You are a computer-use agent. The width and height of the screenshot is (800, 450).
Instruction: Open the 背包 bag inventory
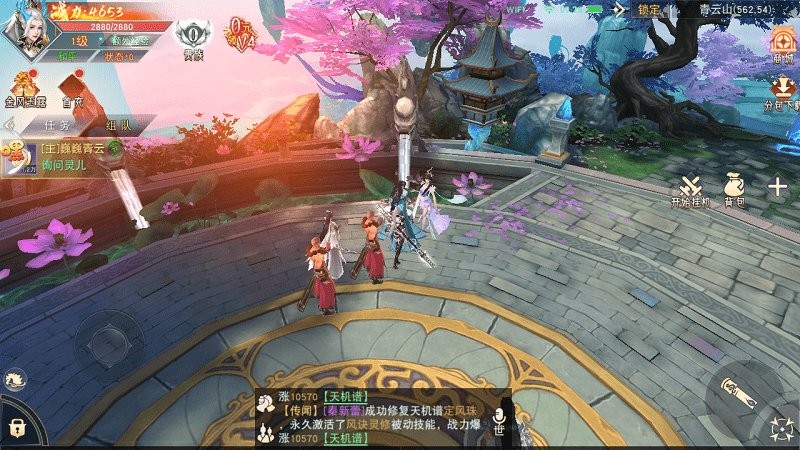(x=735, y=188)
